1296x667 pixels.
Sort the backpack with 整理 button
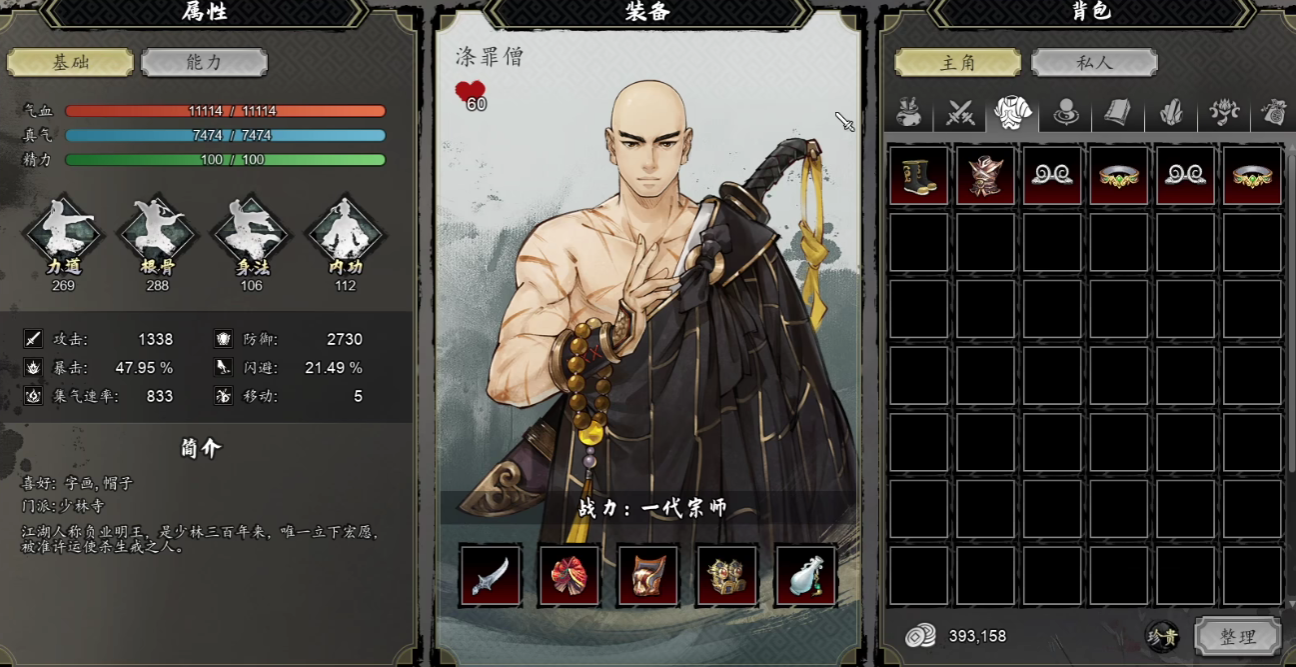point(1237,636)
